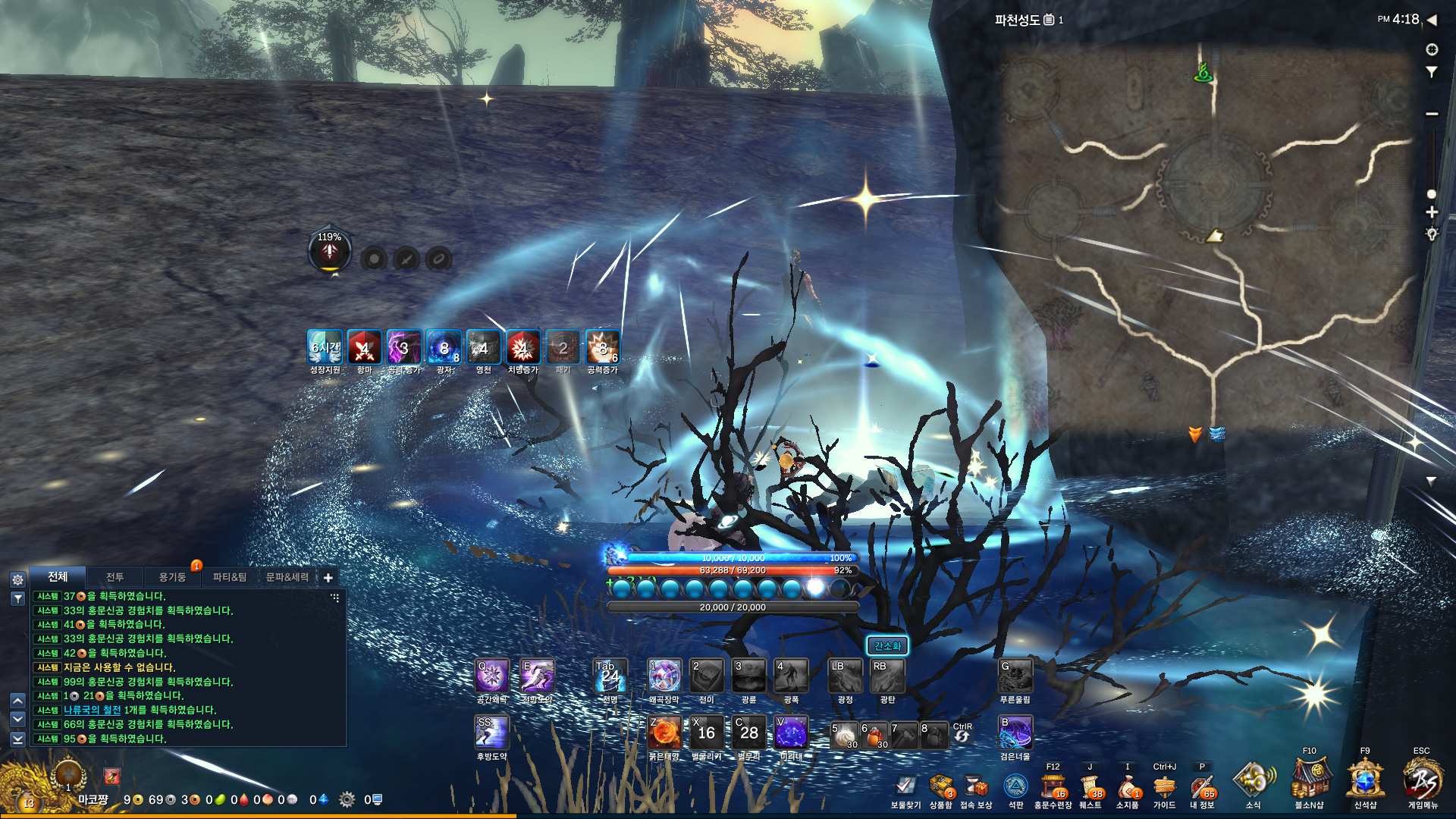
Task: Activate the 붉은태양 red sun skill
Action: (664, 733)
